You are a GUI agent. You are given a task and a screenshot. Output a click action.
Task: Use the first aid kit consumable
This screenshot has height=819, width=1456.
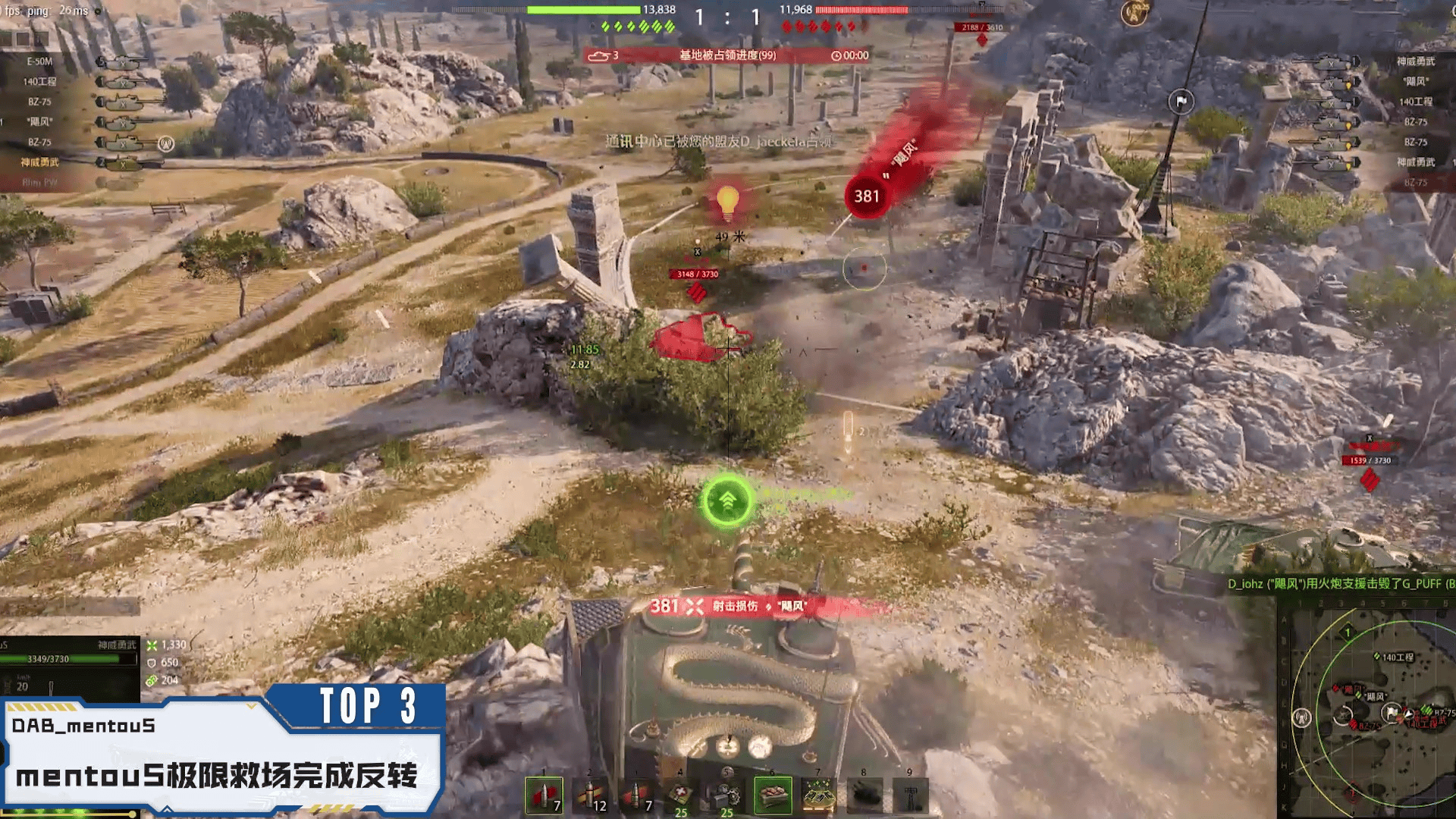point(680,795)
